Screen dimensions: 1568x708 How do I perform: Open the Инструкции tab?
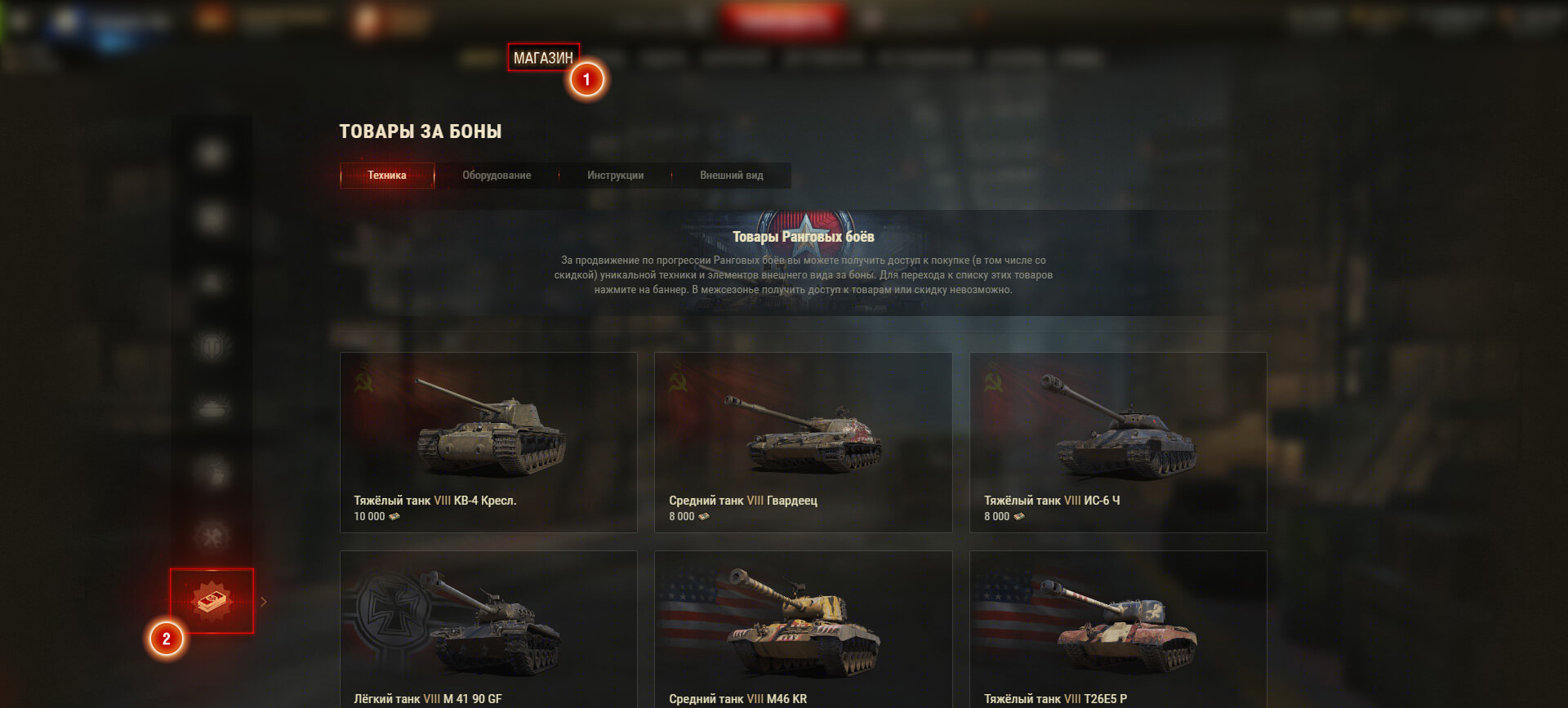(615, 176)
